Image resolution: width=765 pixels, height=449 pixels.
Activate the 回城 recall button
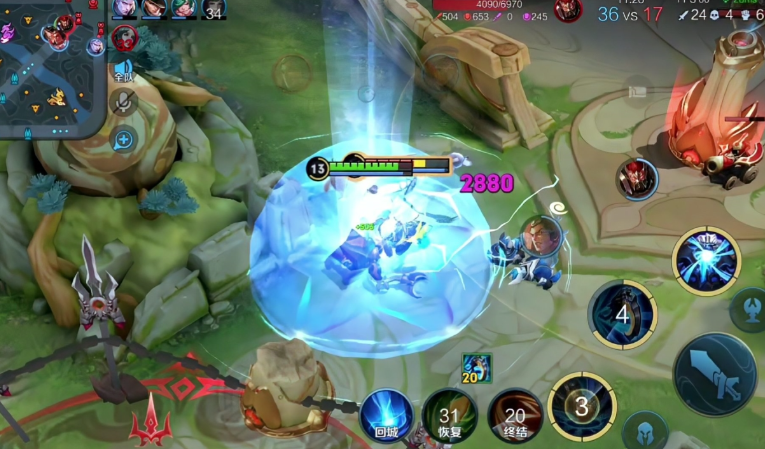[386, 414]
